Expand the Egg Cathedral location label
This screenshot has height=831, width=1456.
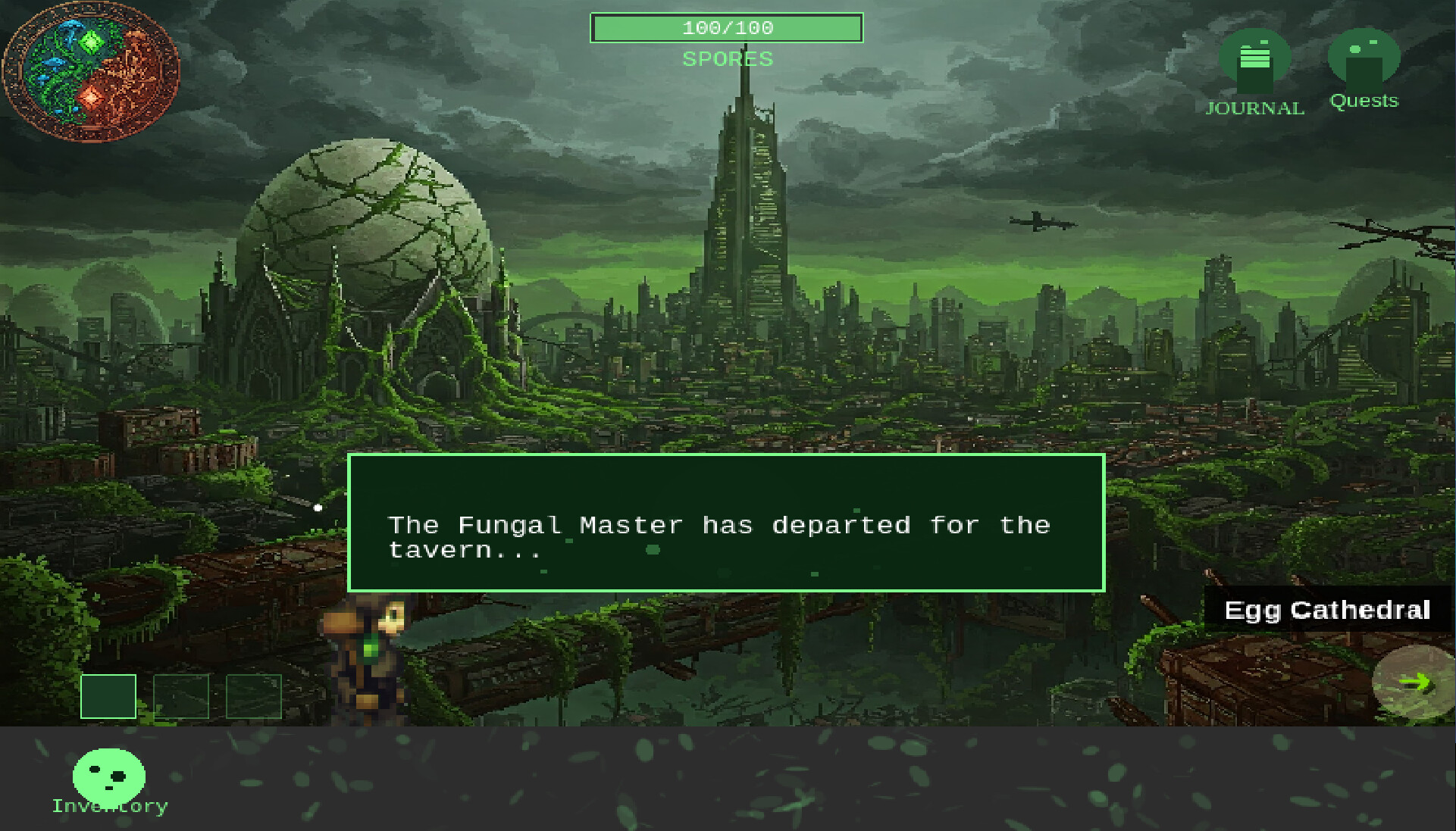click(x=1328, y=611)
